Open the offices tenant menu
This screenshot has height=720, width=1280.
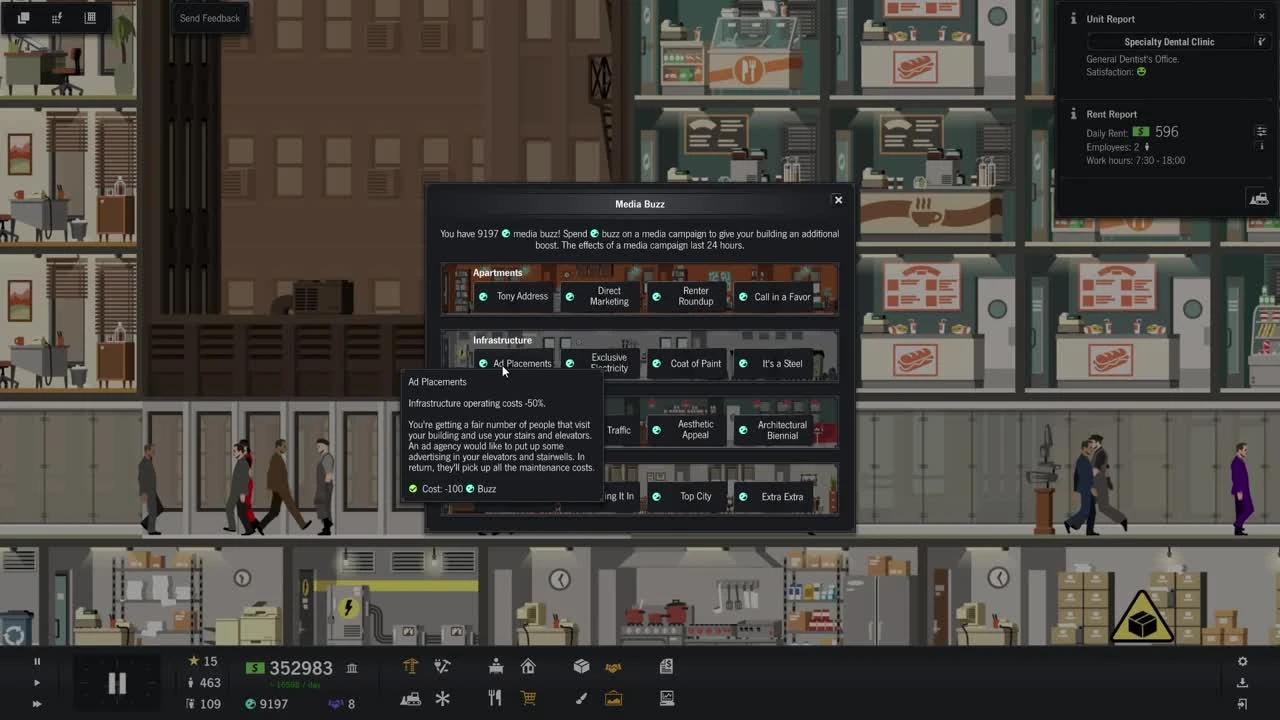[x=495, y=666]
